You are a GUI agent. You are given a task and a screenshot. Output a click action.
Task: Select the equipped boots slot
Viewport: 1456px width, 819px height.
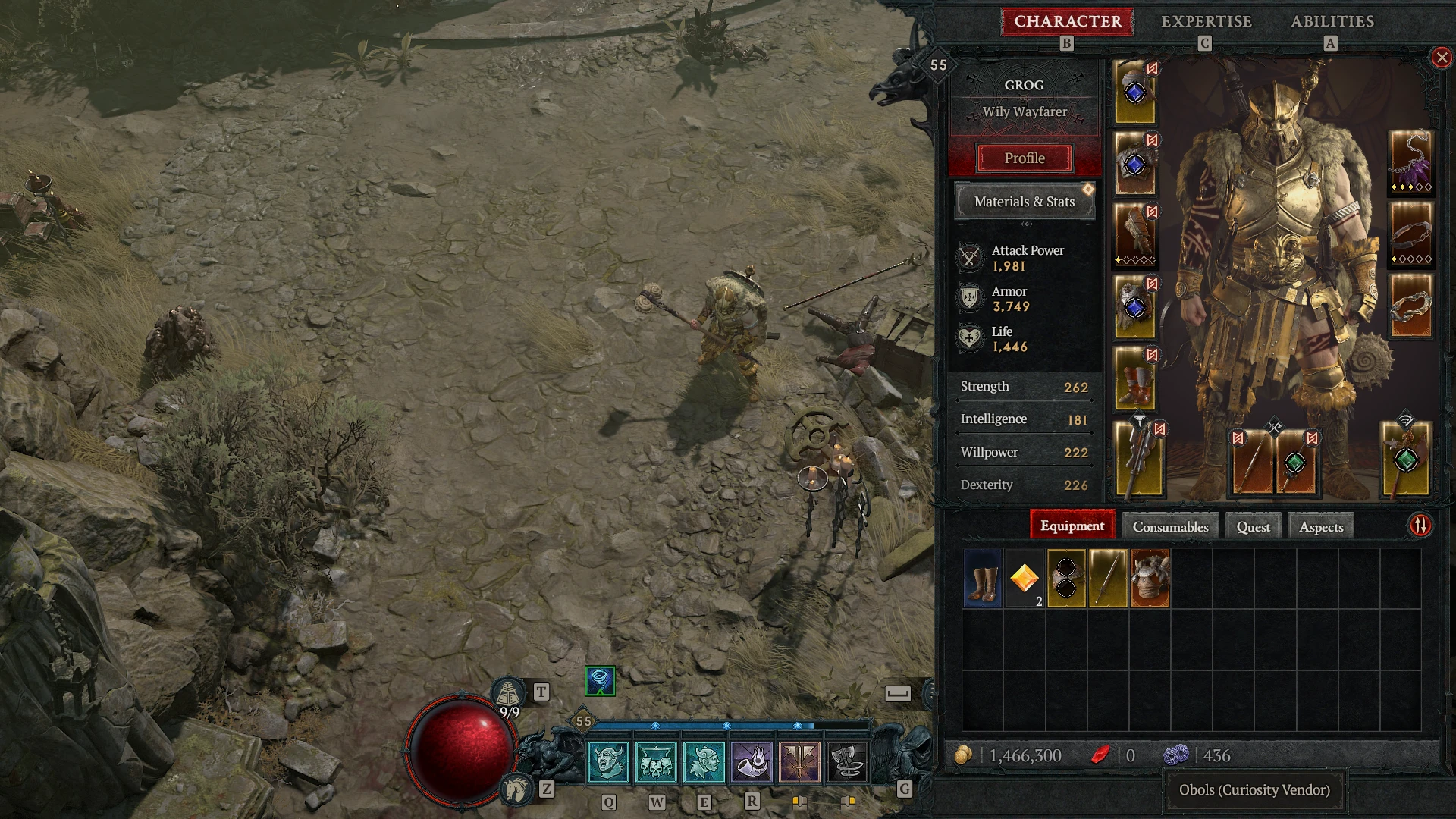click(x=1134, y=379)
